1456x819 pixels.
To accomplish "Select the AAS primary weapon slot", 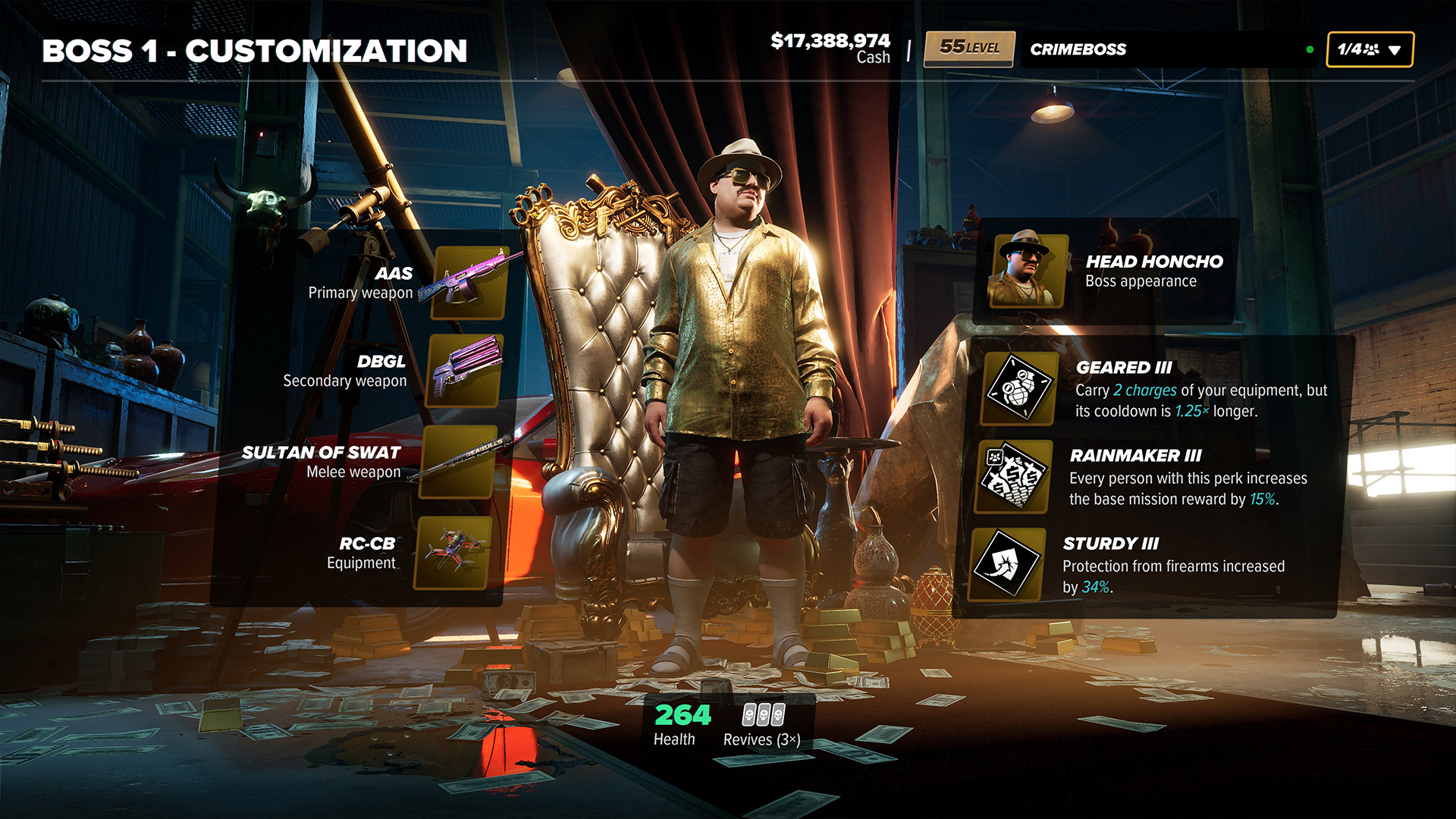I will point(469,283).
